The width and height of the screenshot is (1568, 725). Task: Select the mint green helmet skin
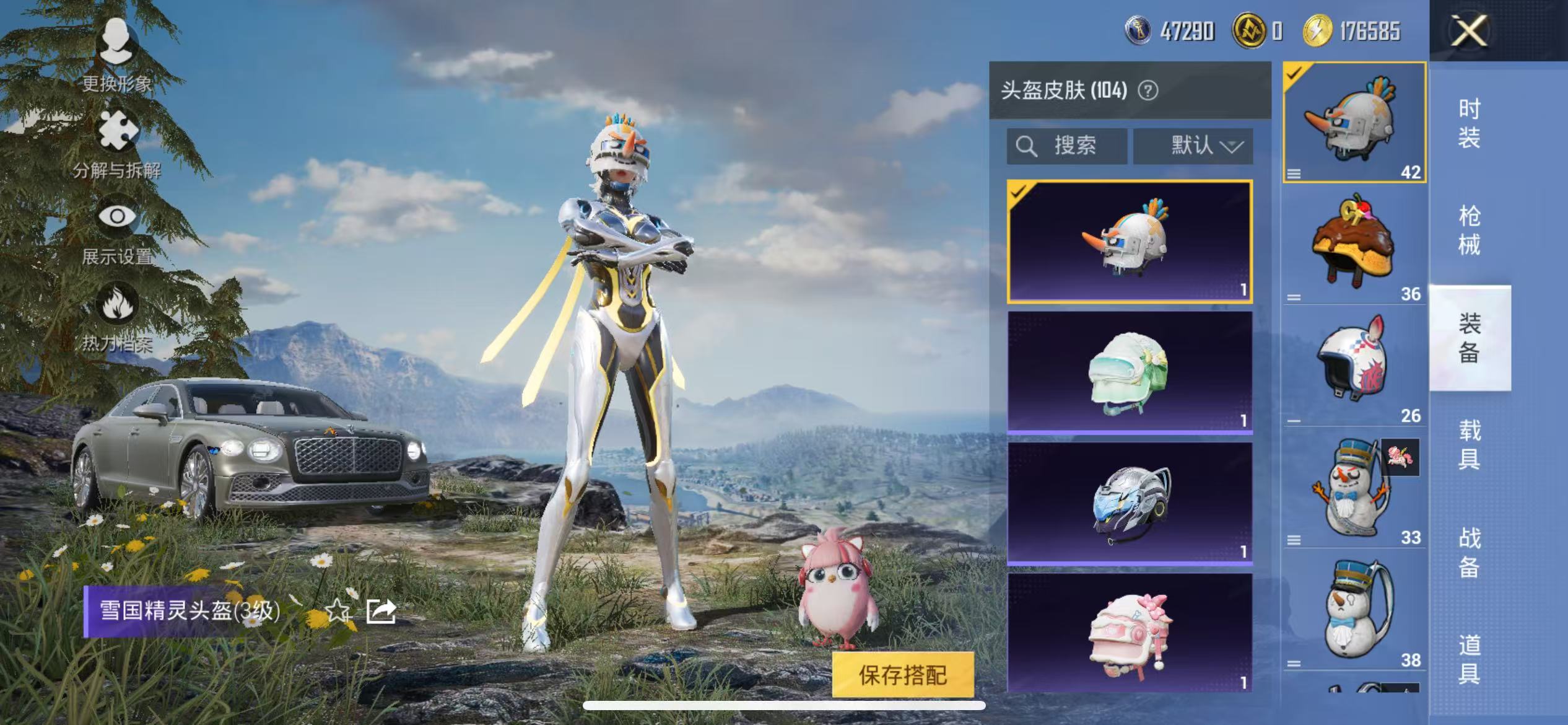[x=1130, y=372]
